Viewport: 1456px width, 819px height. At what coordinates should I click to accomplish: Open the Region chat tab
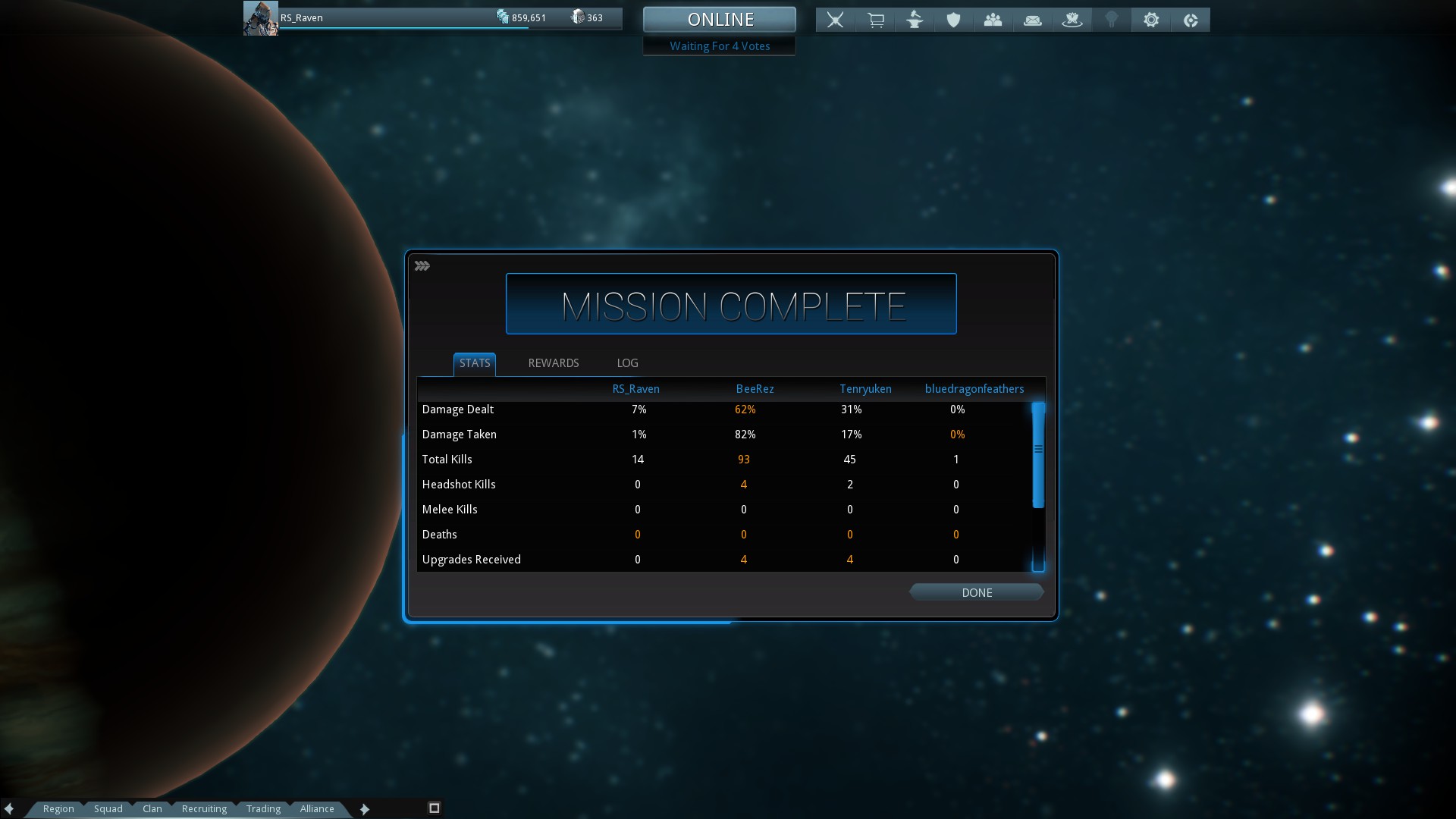click(x=58, y=808)
